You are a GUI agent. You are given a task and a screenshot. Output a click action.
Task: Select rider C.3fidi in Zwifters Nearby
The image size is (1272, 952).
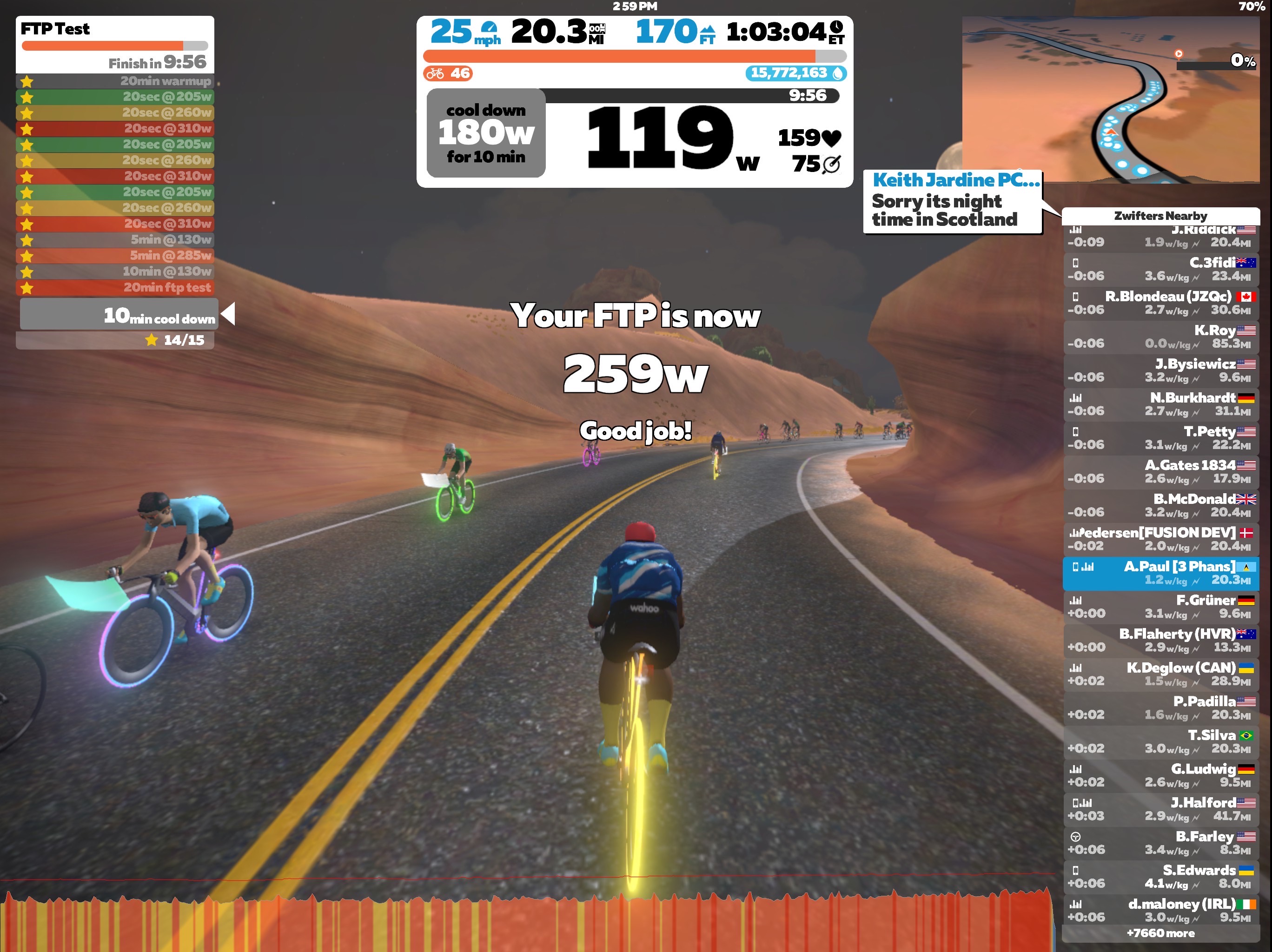(1160, 270)
